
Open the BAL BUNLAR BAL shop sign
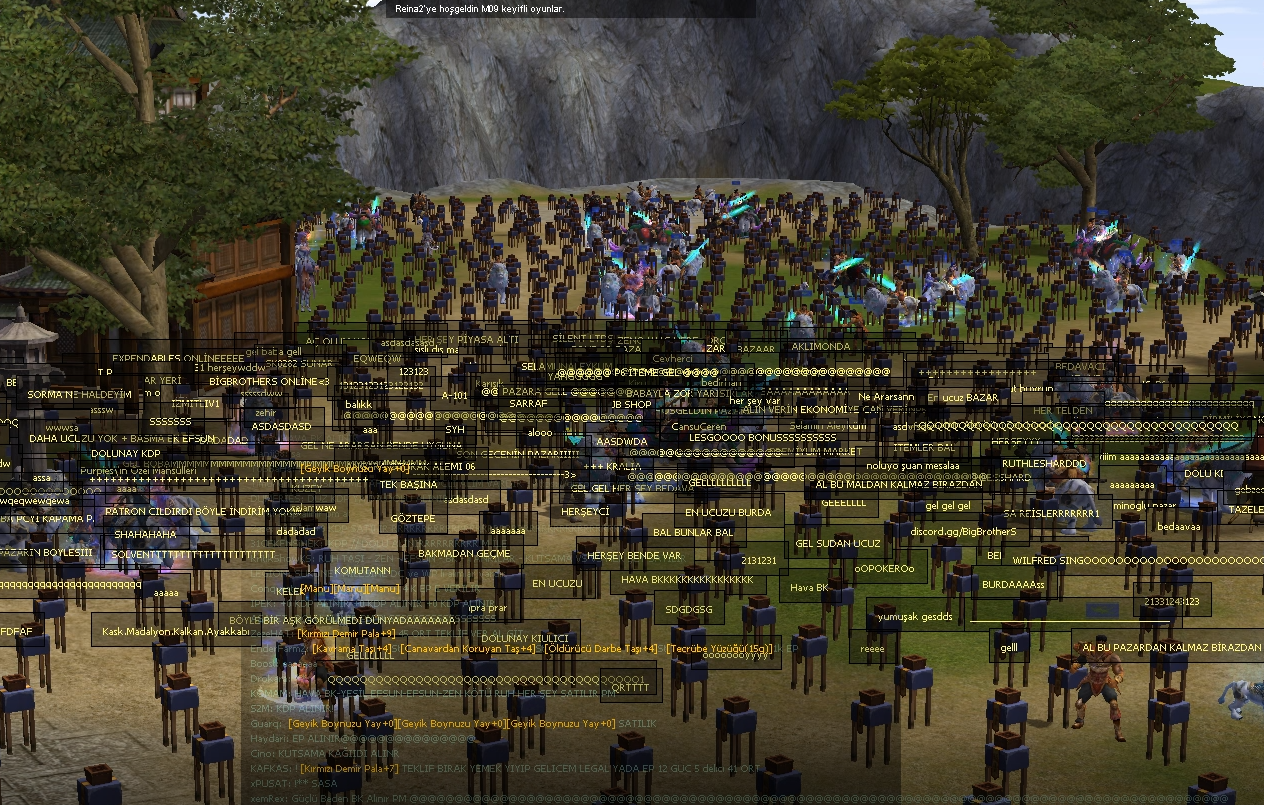(x=693, y=533)
